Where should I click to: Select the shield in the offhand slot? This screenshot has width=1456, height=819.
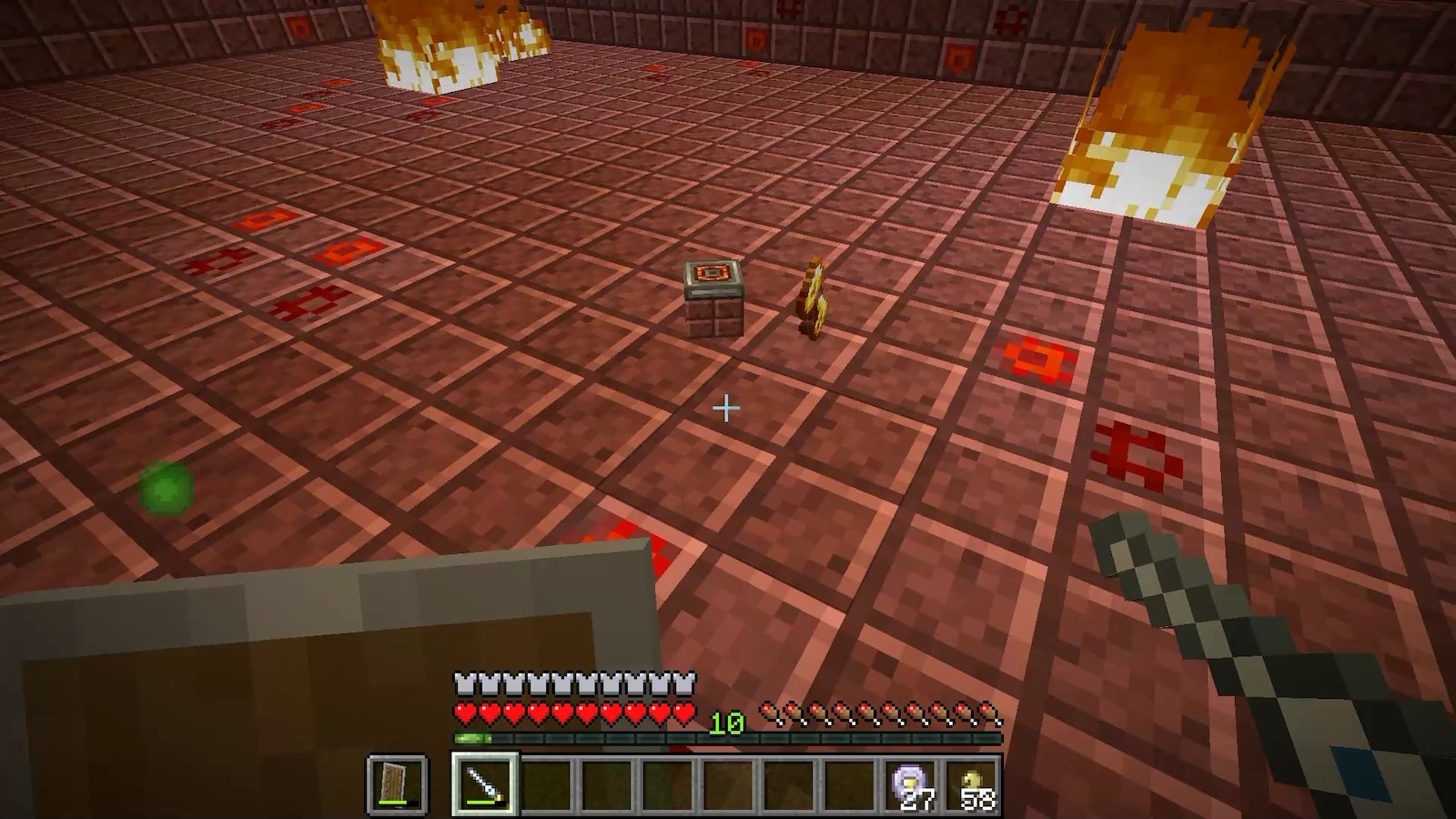coord(396,783)
